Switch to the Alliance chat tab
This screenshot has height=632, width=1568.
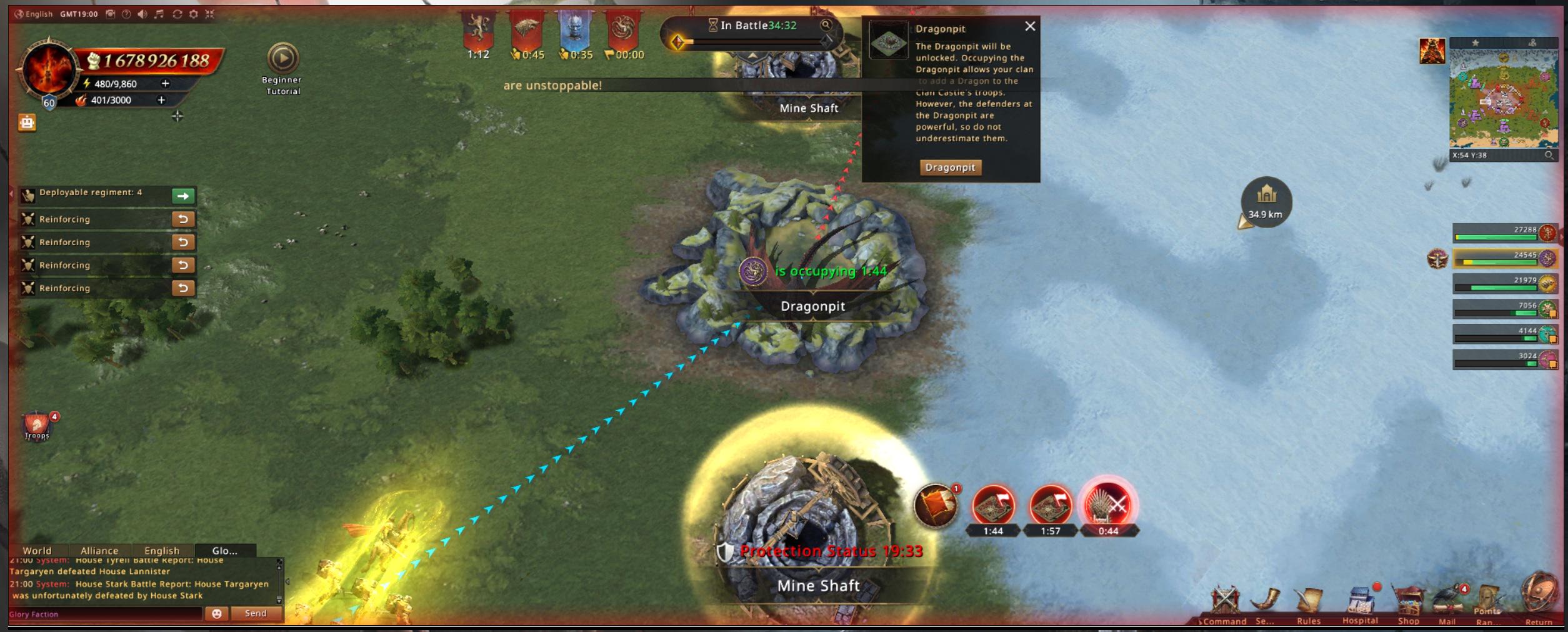pos(99,551)
